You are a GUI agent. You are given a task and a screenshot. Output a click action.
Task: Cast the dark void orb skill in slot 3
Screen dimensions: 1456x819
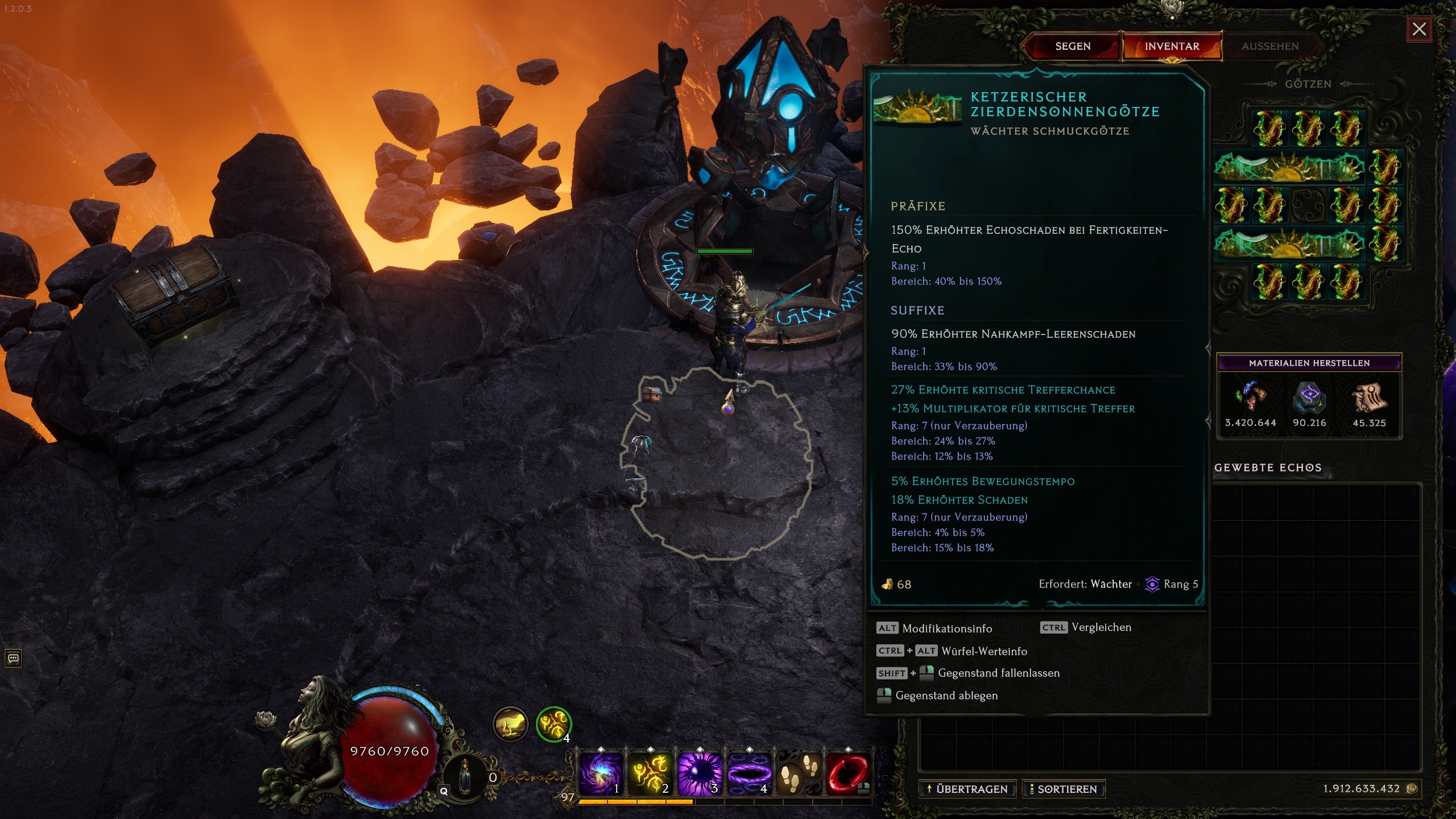point(700,773)
